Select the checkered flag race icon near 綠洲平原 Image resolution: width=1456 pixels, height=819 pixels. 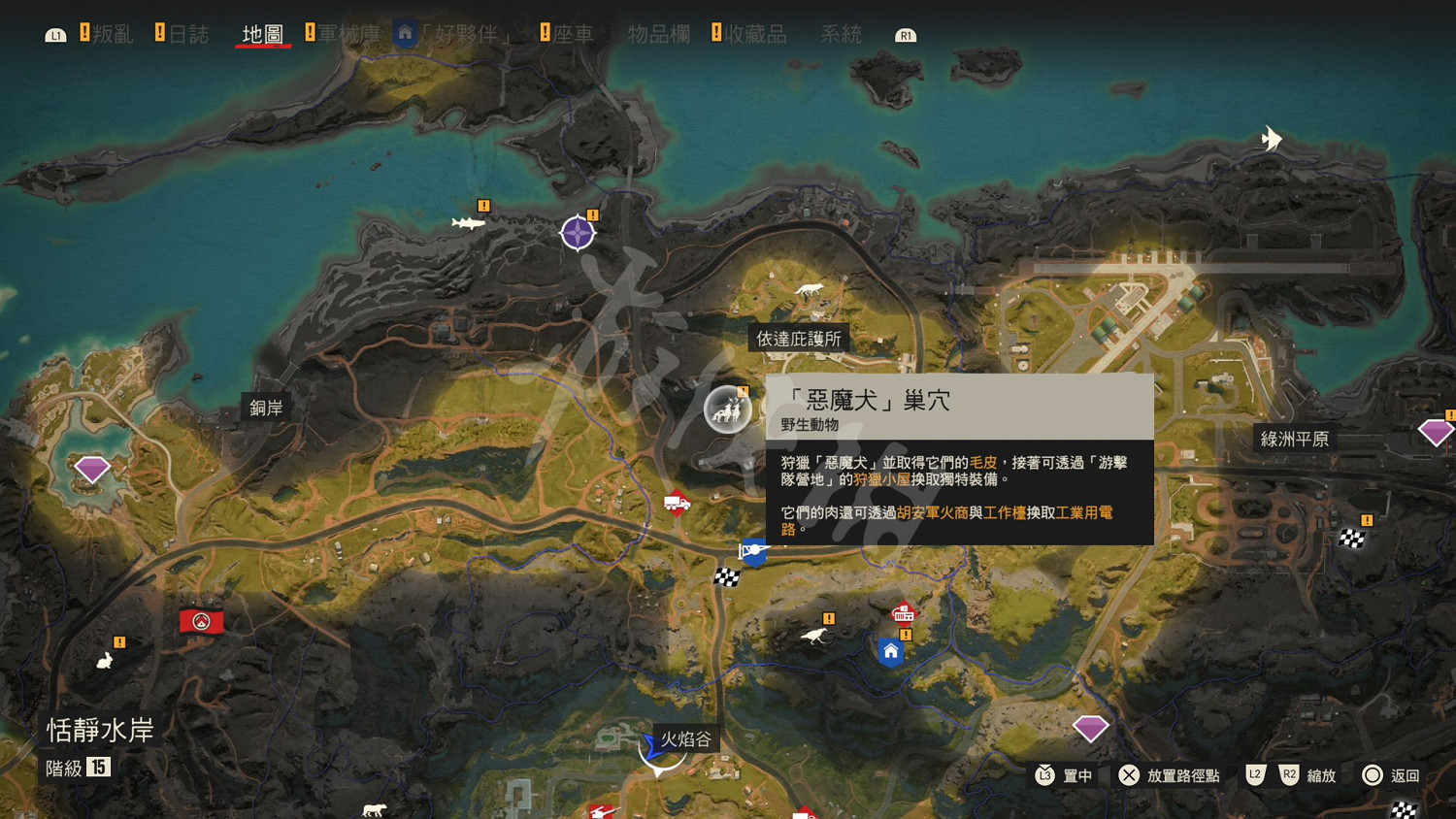[1350, 539]
